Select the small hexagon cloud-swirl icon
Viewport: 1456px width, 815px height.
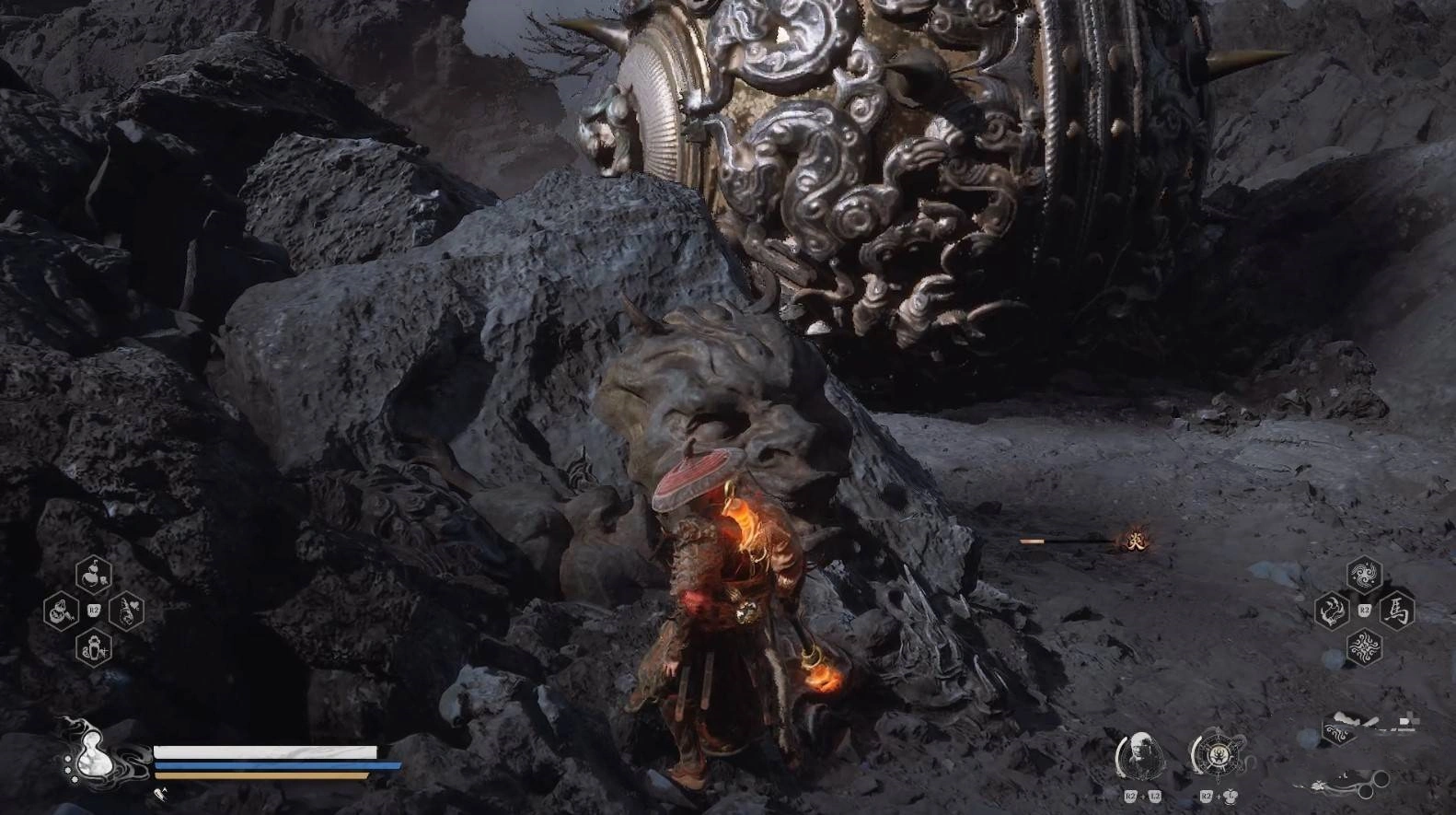[x=1339, y=730]
